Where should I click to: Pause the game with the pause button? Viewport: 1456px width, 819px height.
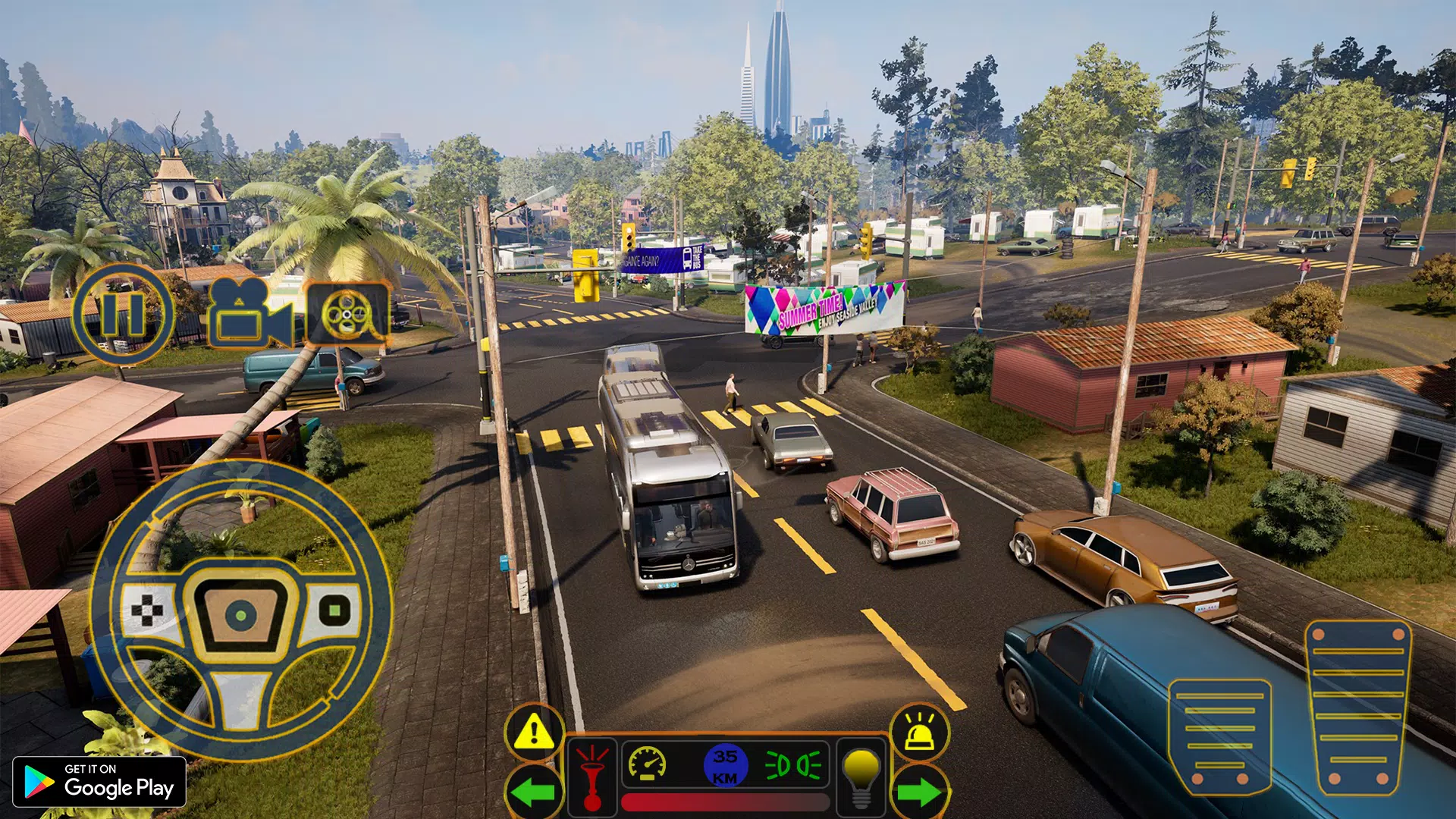123,313
